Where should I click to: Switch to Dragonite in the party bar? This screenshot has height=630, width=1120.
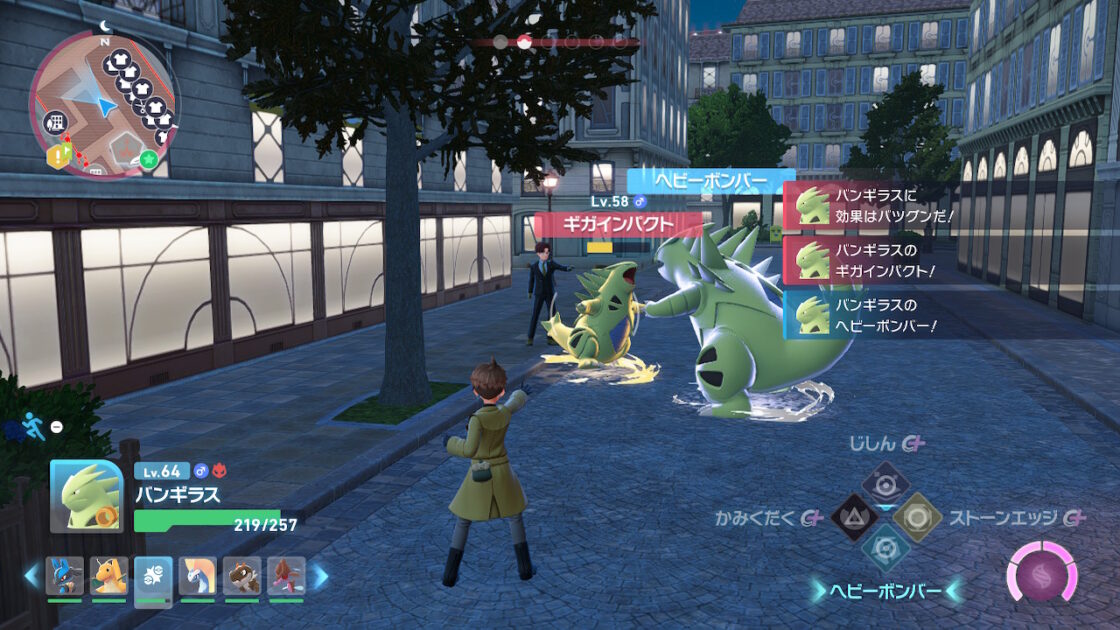[x=109, y=576]
